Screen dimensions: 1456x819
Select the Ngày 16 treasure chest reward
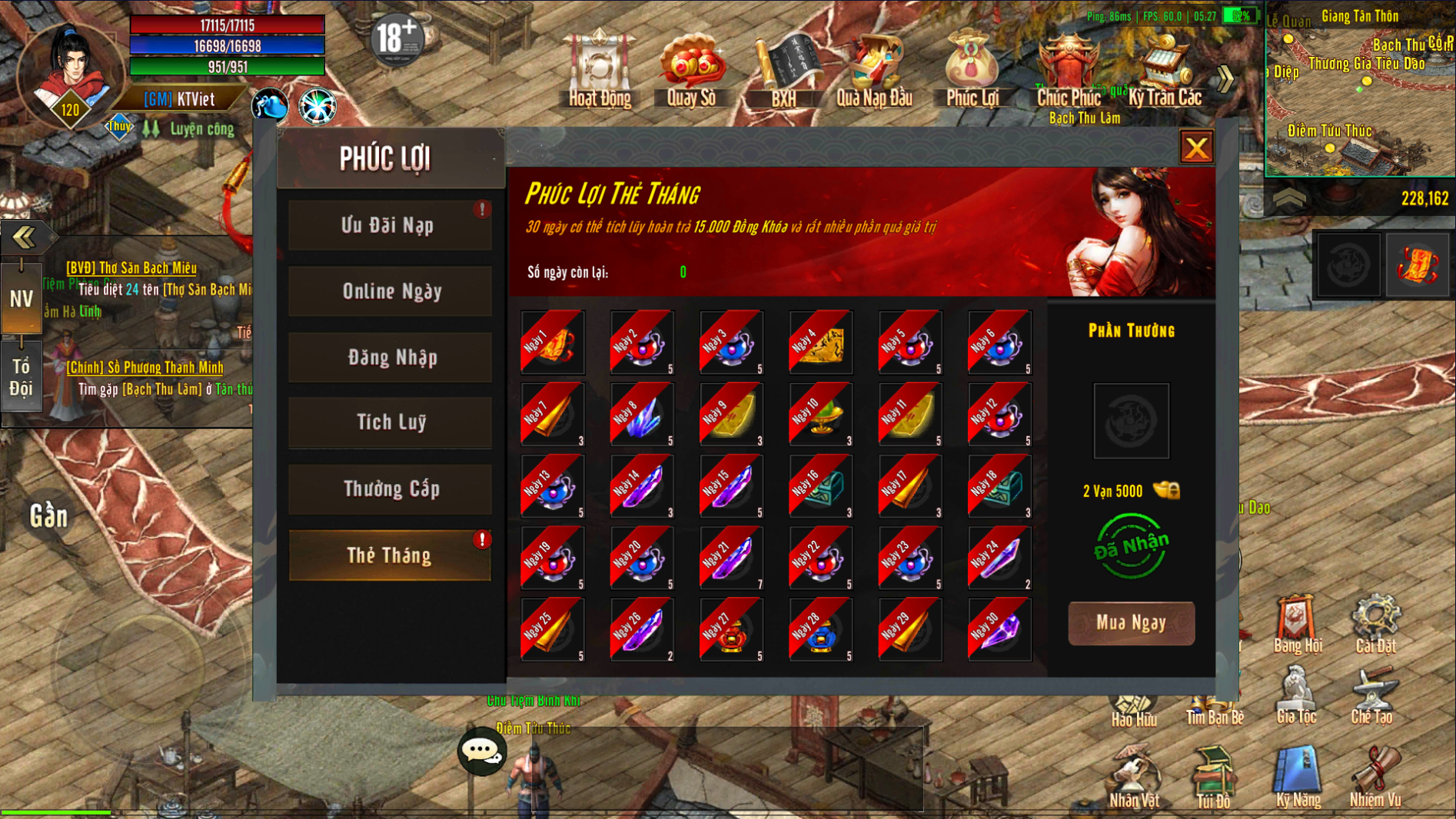click(x=820, y=486)
